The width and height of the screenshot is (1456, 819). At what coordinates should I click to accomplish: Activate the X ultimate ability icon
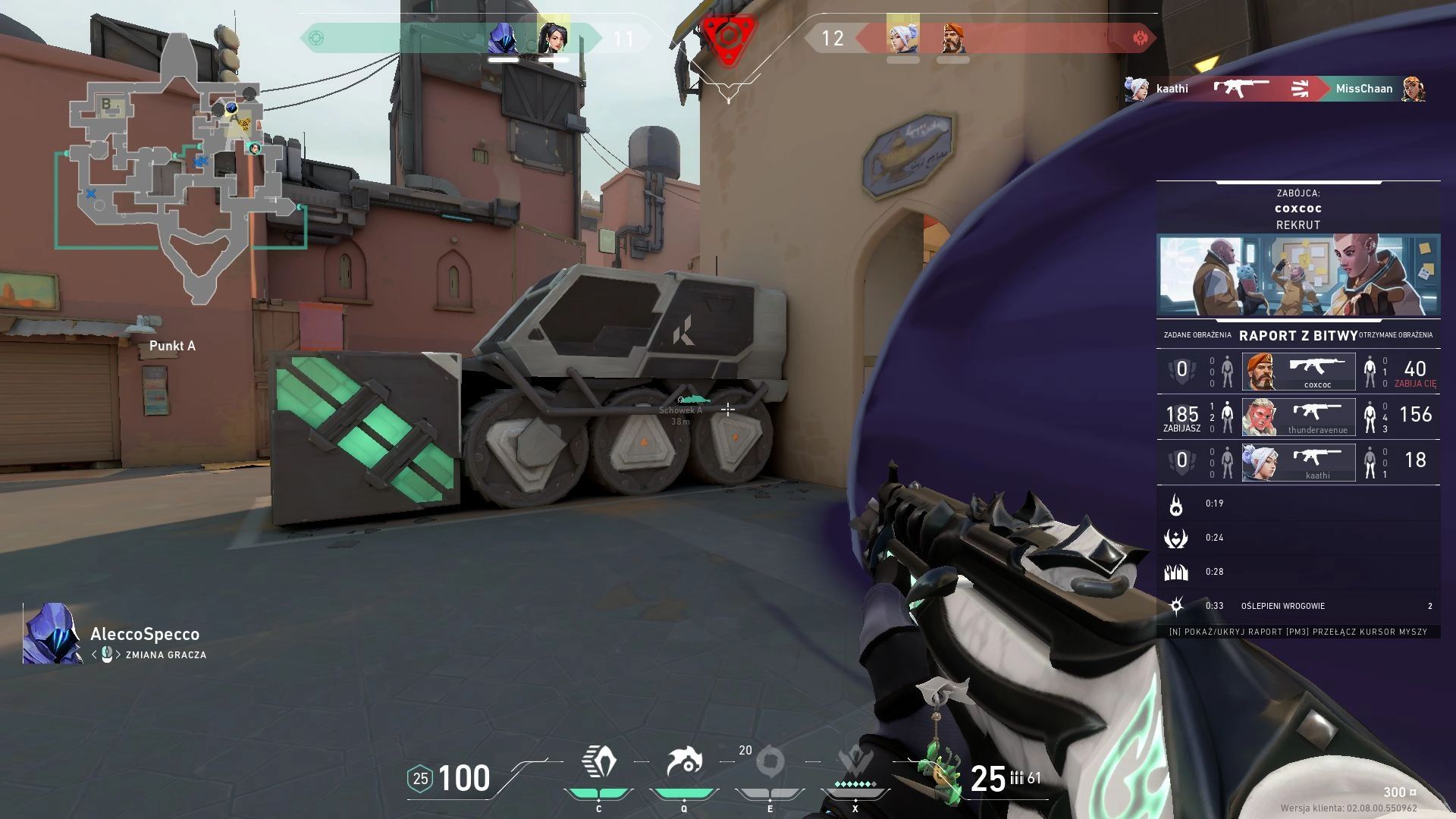(855, 762)
